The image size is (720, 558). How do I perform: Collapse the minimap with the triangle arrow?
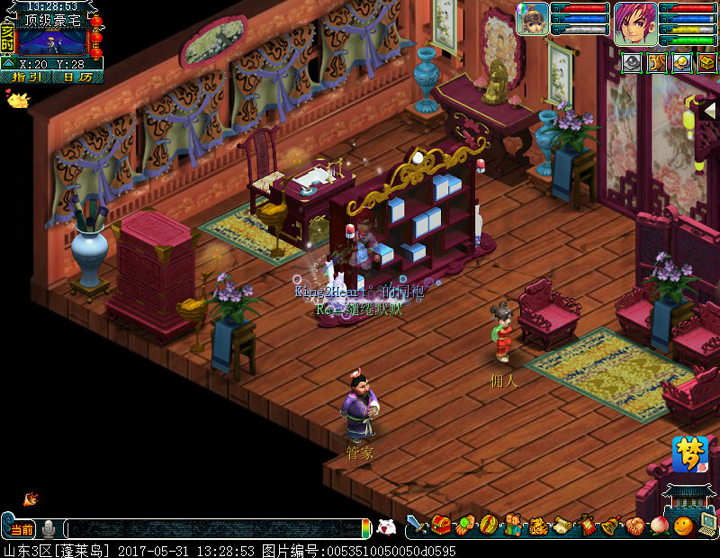9,63
